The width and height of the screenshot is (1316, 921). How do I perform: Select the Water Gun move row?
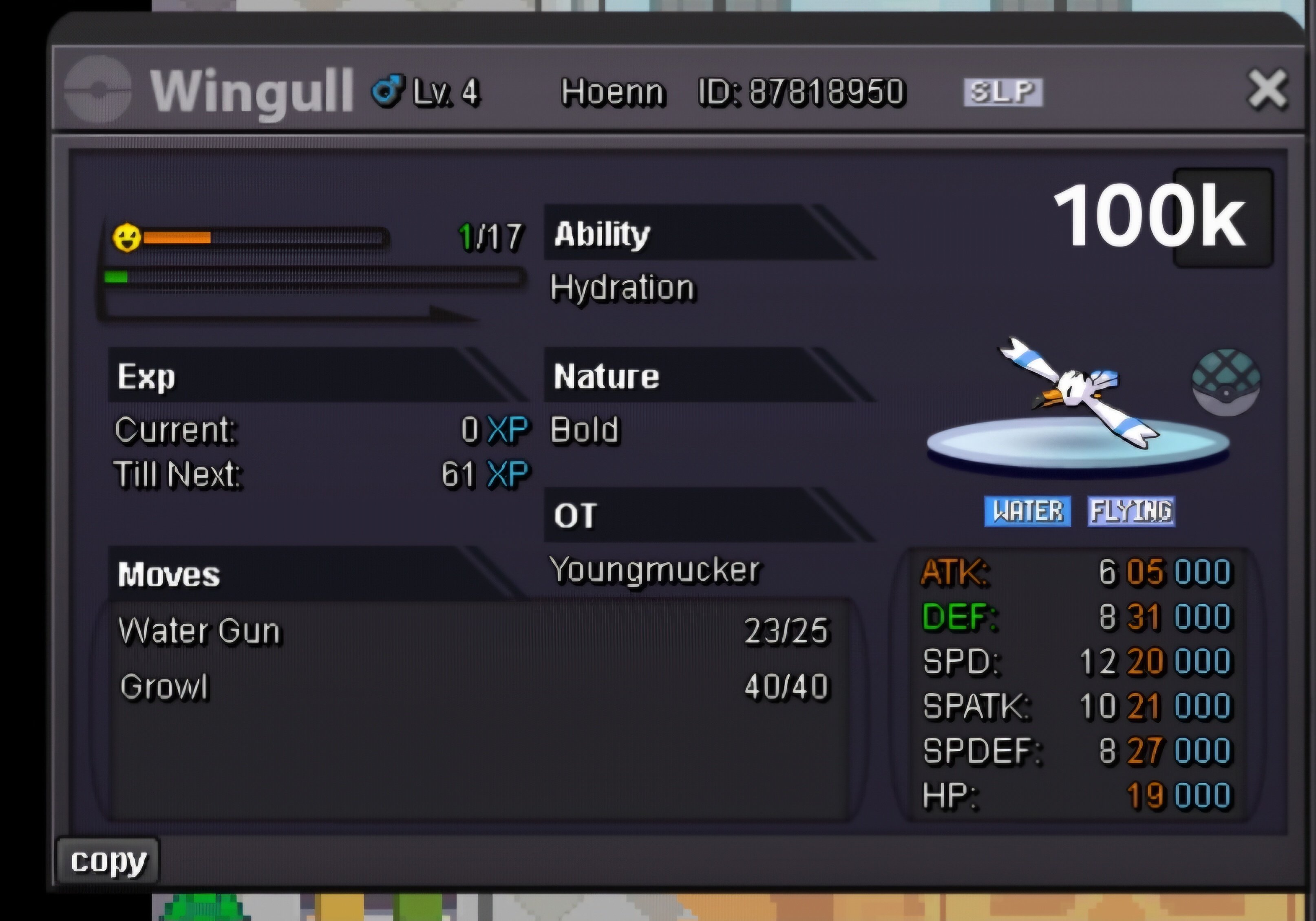click(x=473, y=631)
